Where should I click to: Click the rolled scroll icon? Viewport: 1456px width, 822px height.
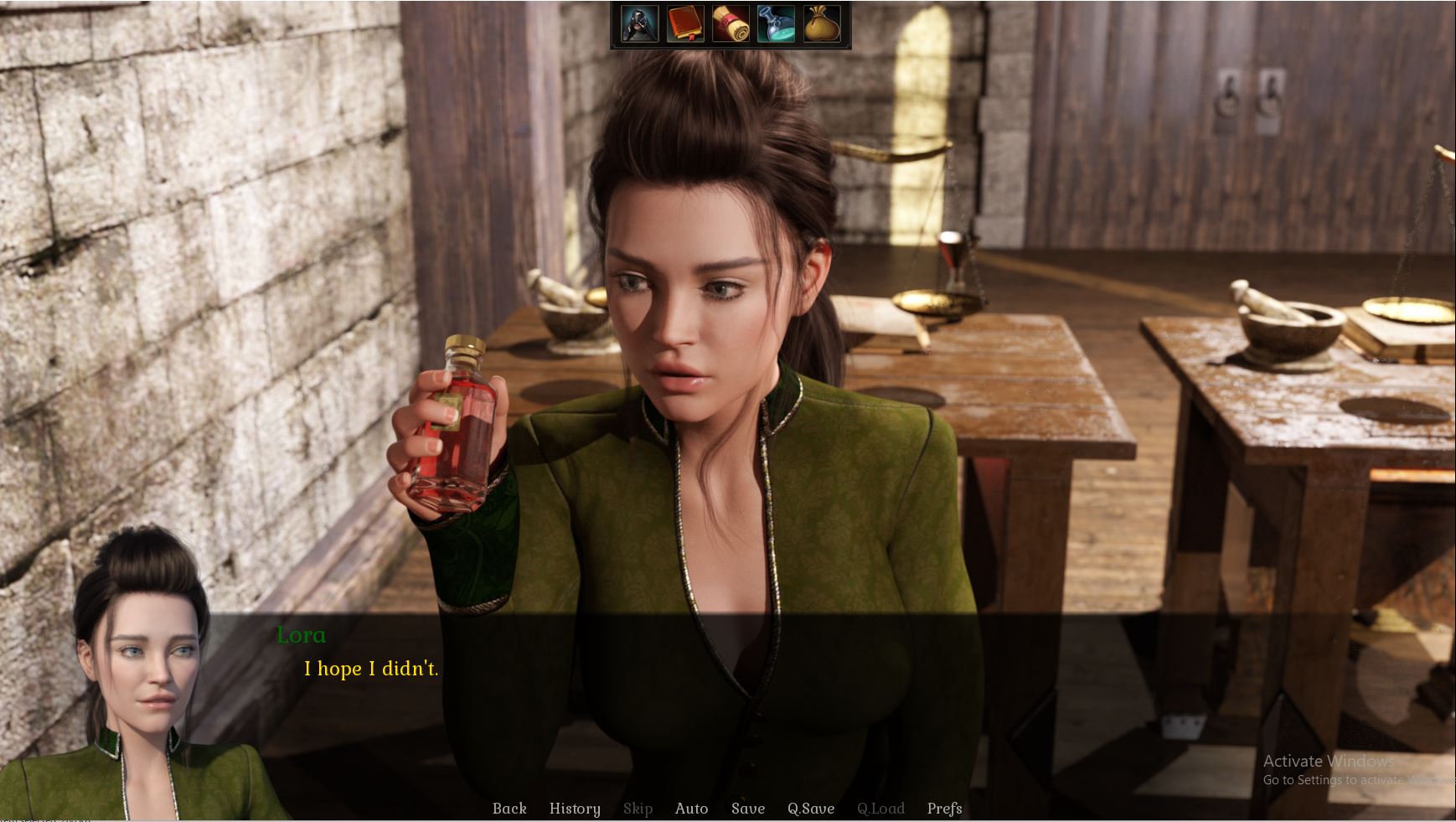[x=731, y=23]
